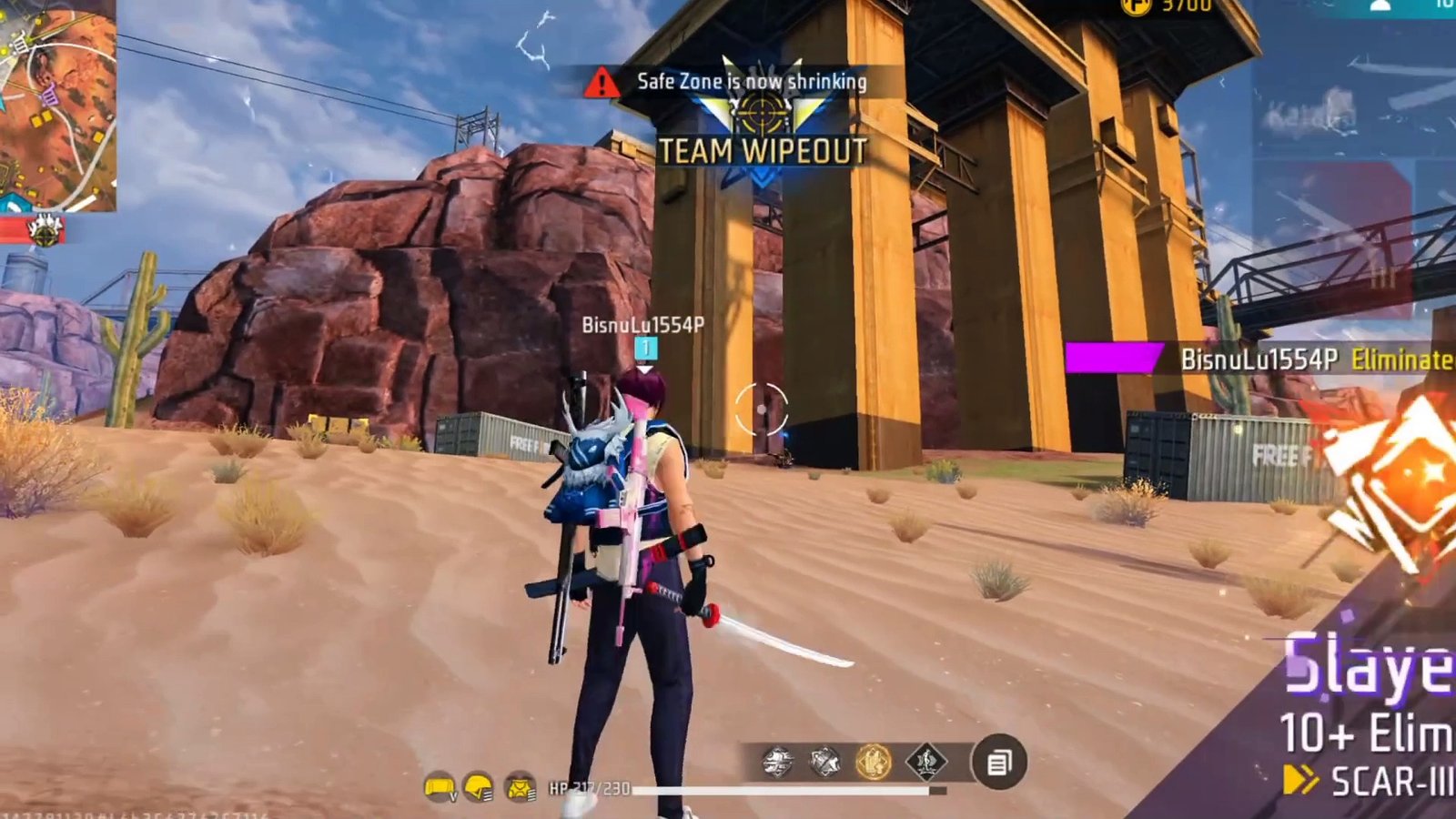Activate the gold highlighted skill icon

[873, 761]
